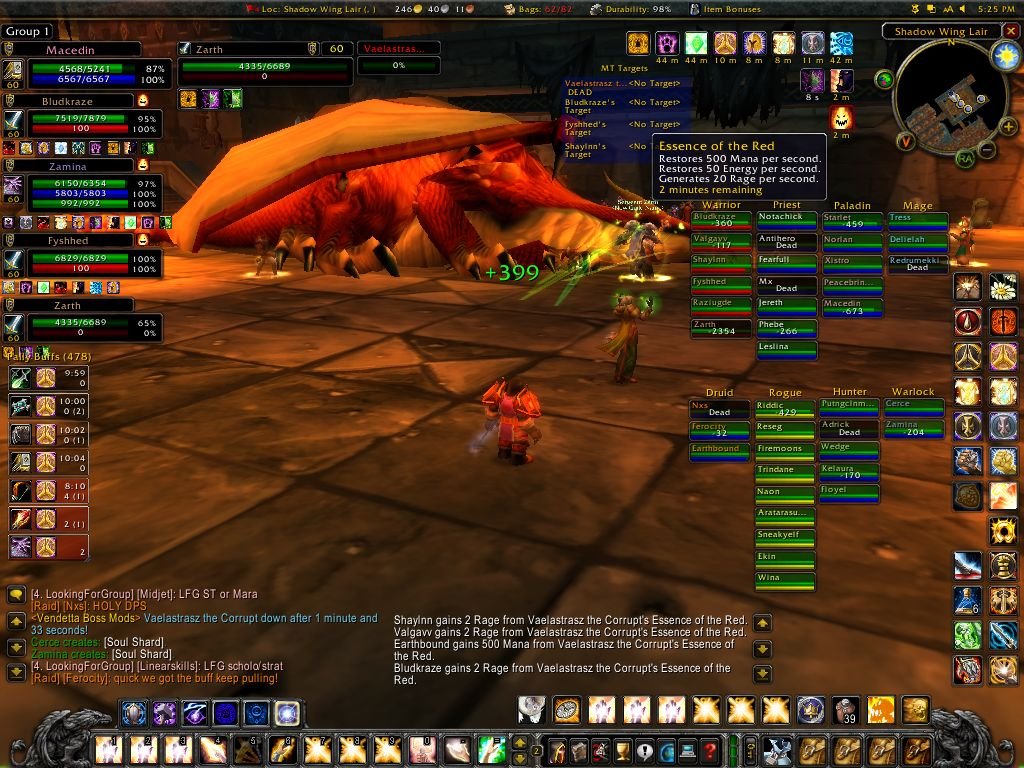
Task: Open the chat menu speech bubble button
Action: (16, 595)
